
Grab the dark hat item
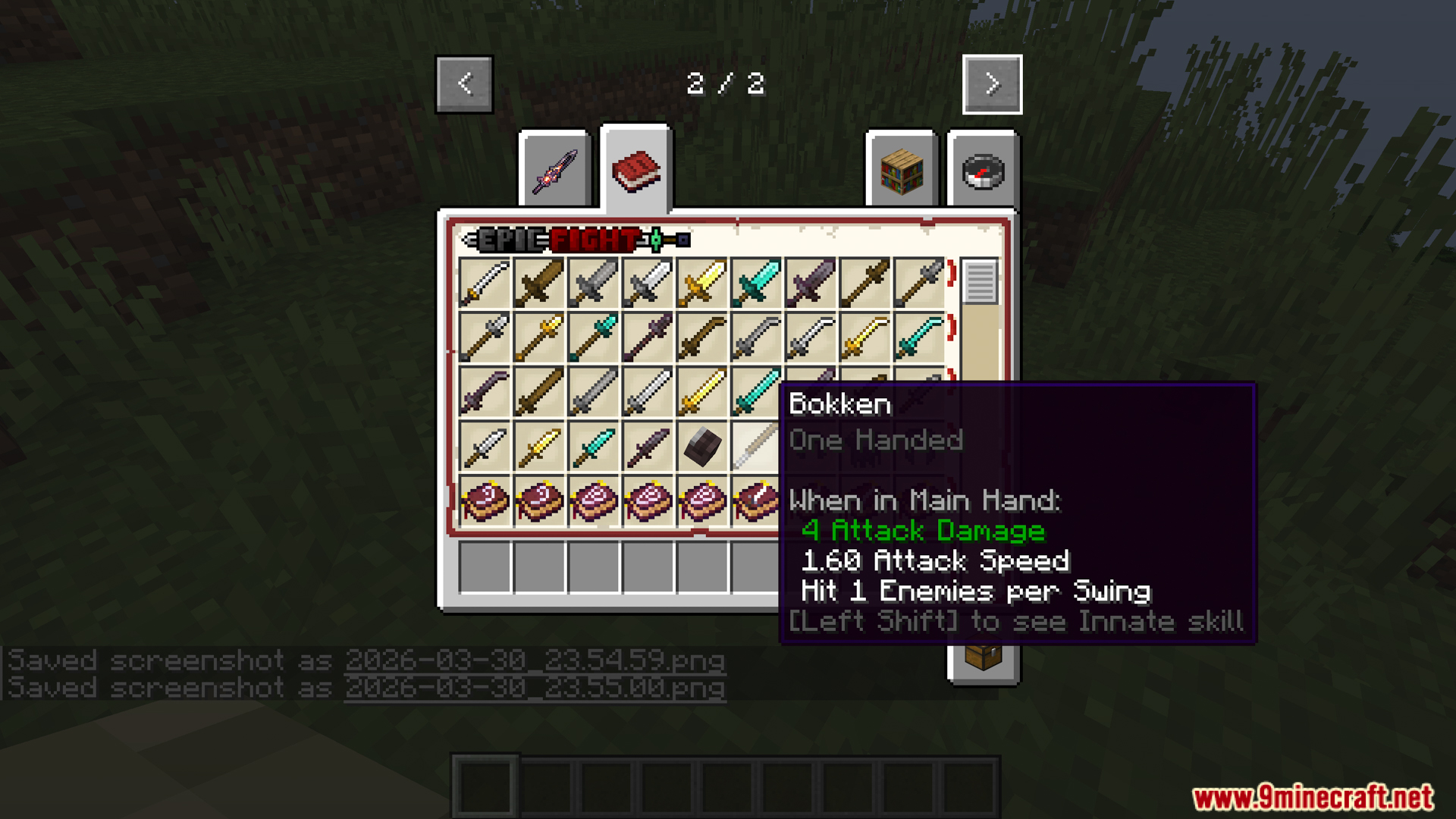[702, 447]
